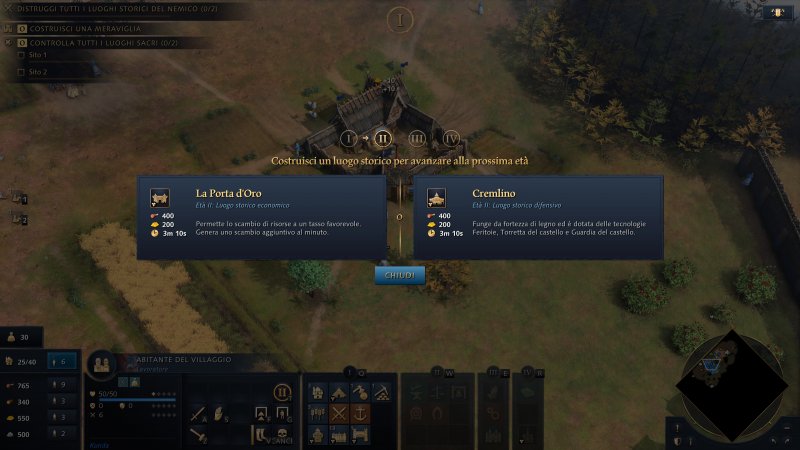The height and width of the screenshot is (450, 800).
Task: Select the food villagers count of 9
Action: 61,384
